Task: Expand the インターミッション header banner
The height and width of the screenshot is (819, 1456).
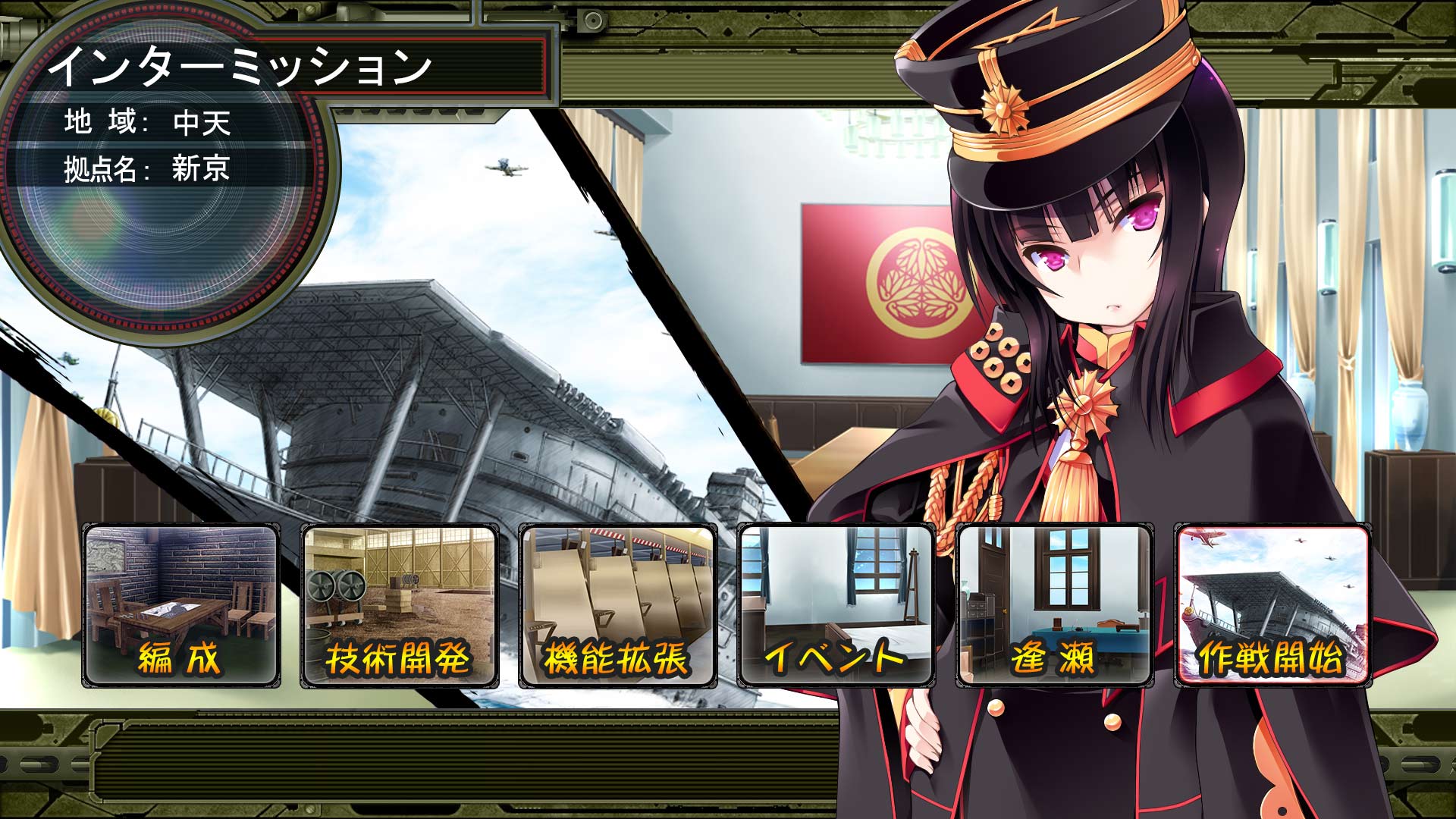Action: 296,68
